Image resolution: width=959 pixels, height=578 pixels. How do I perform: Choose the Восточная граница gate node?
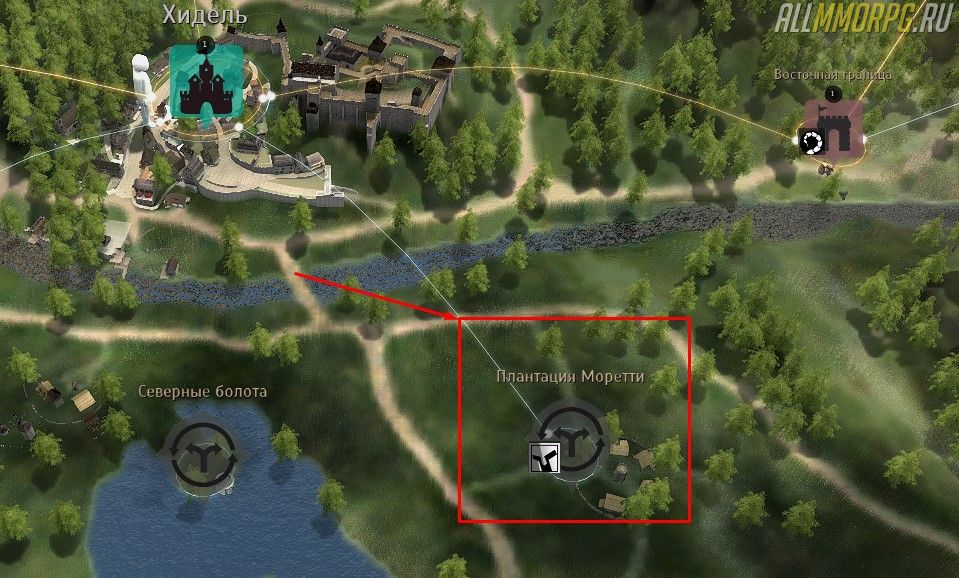click(831, 128)
